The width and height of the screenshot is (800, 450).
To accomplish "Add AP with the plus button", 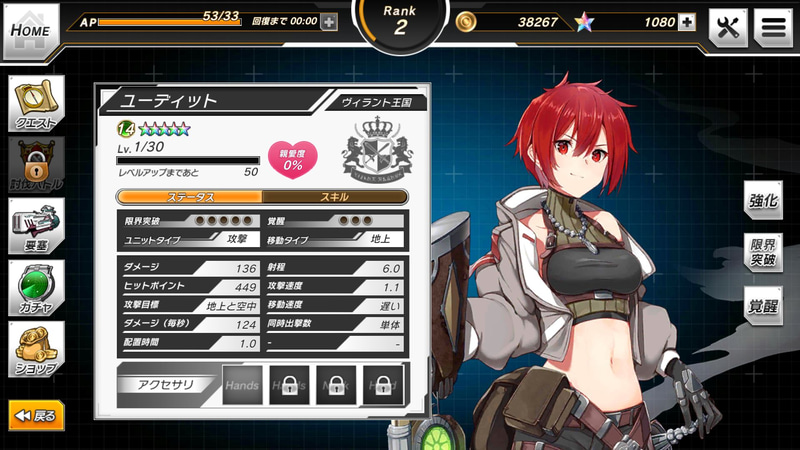I will point(329,21).
